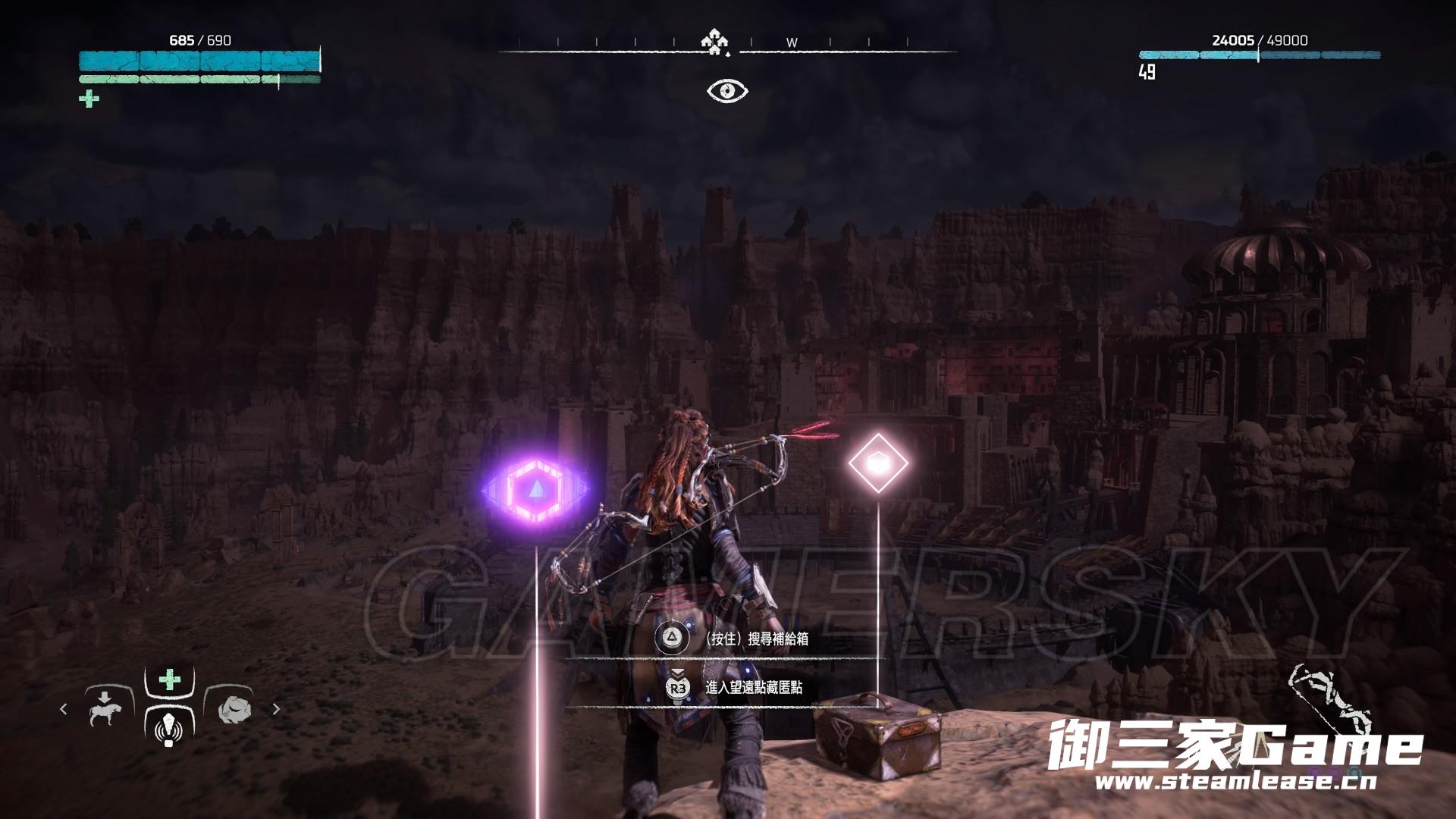Select the rock throwable slot
This screenshot has height=819, width=1456.
[x=231, y=709]
